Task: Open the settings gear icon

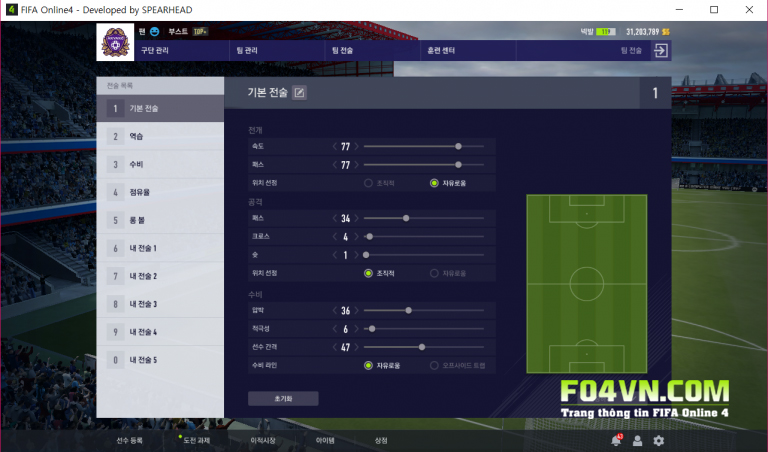Action: (658, 440)
